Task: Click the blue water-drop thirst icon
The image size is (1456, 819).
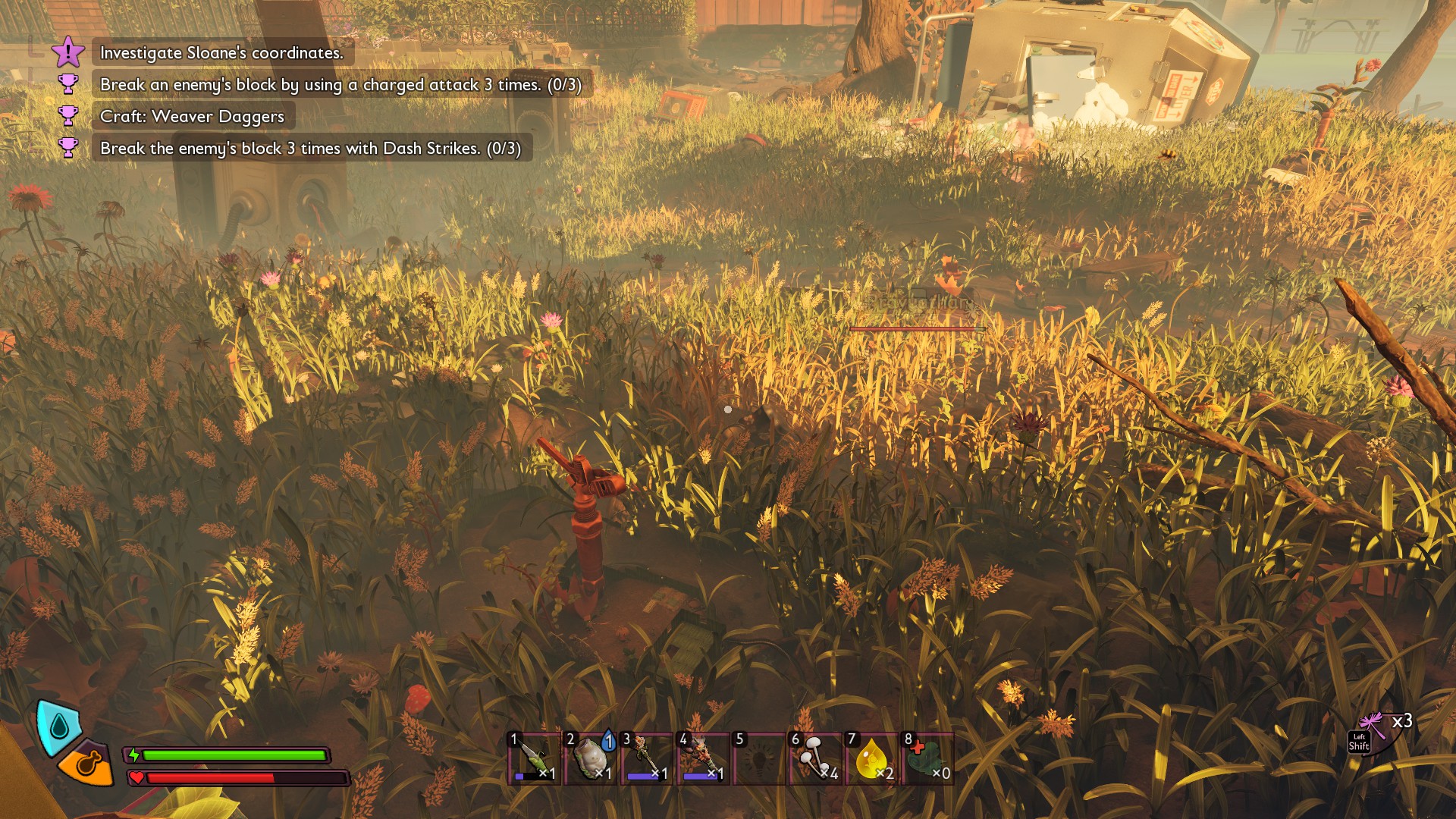Action: click(x=58, y=726)
